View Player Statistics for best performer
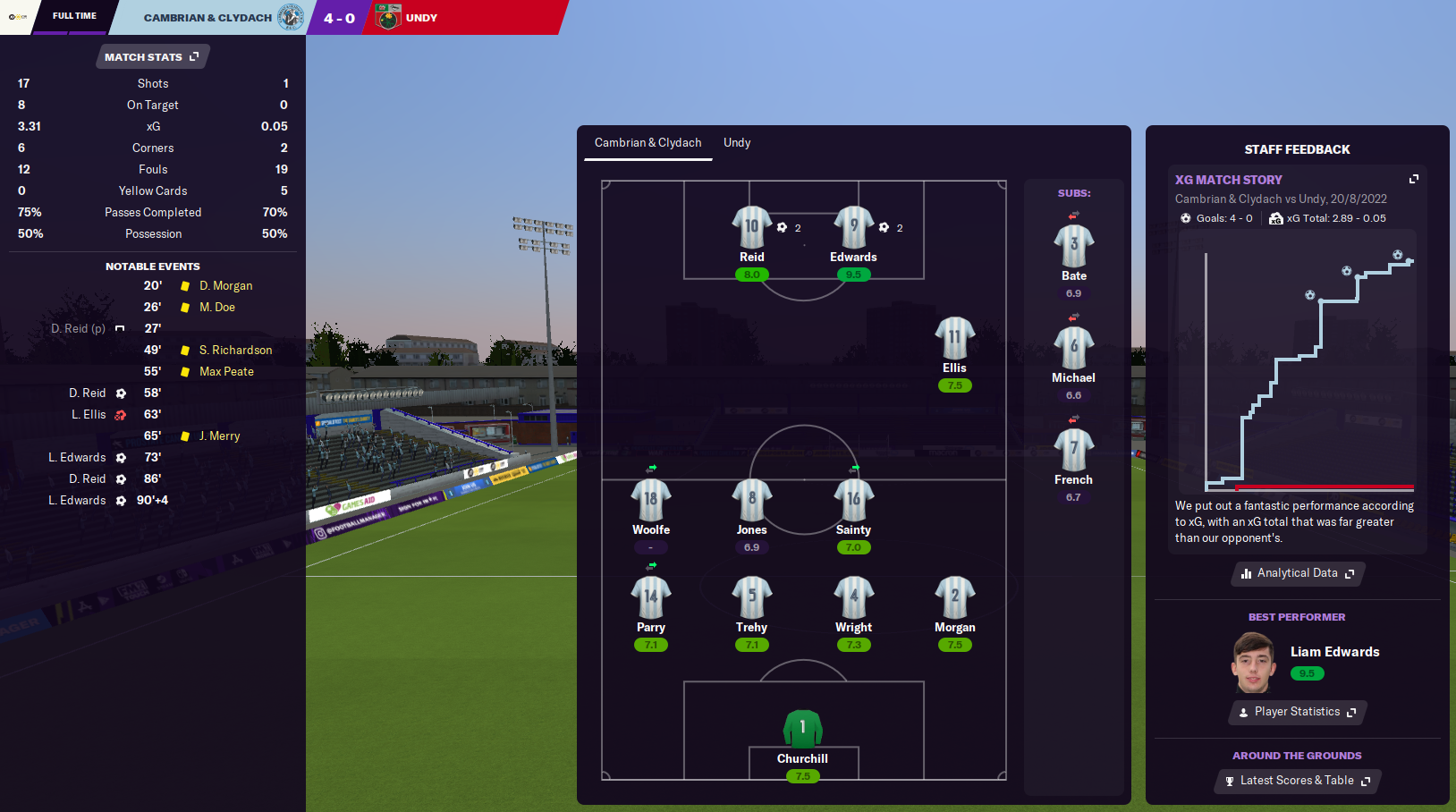 (x=1298, y=712)
